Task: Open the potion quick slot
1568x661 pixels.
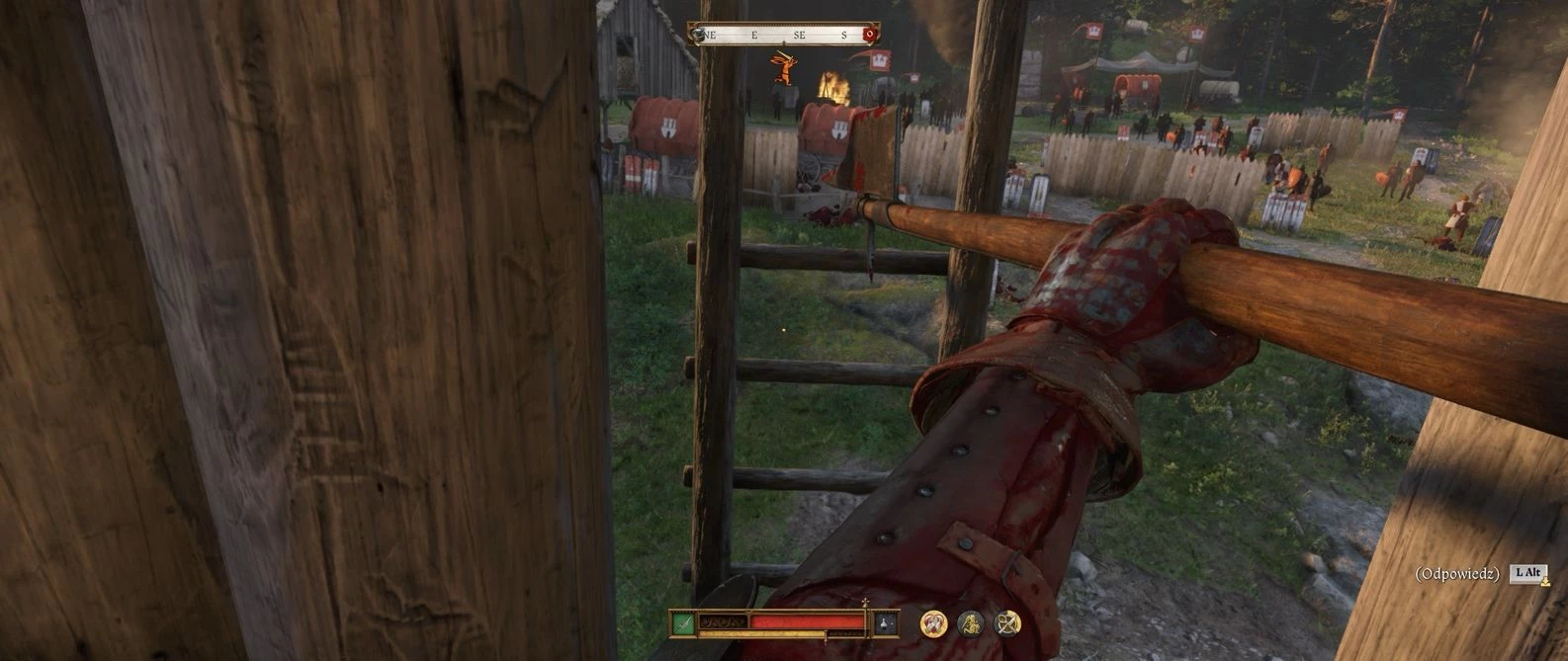Action: coord(887,623)
